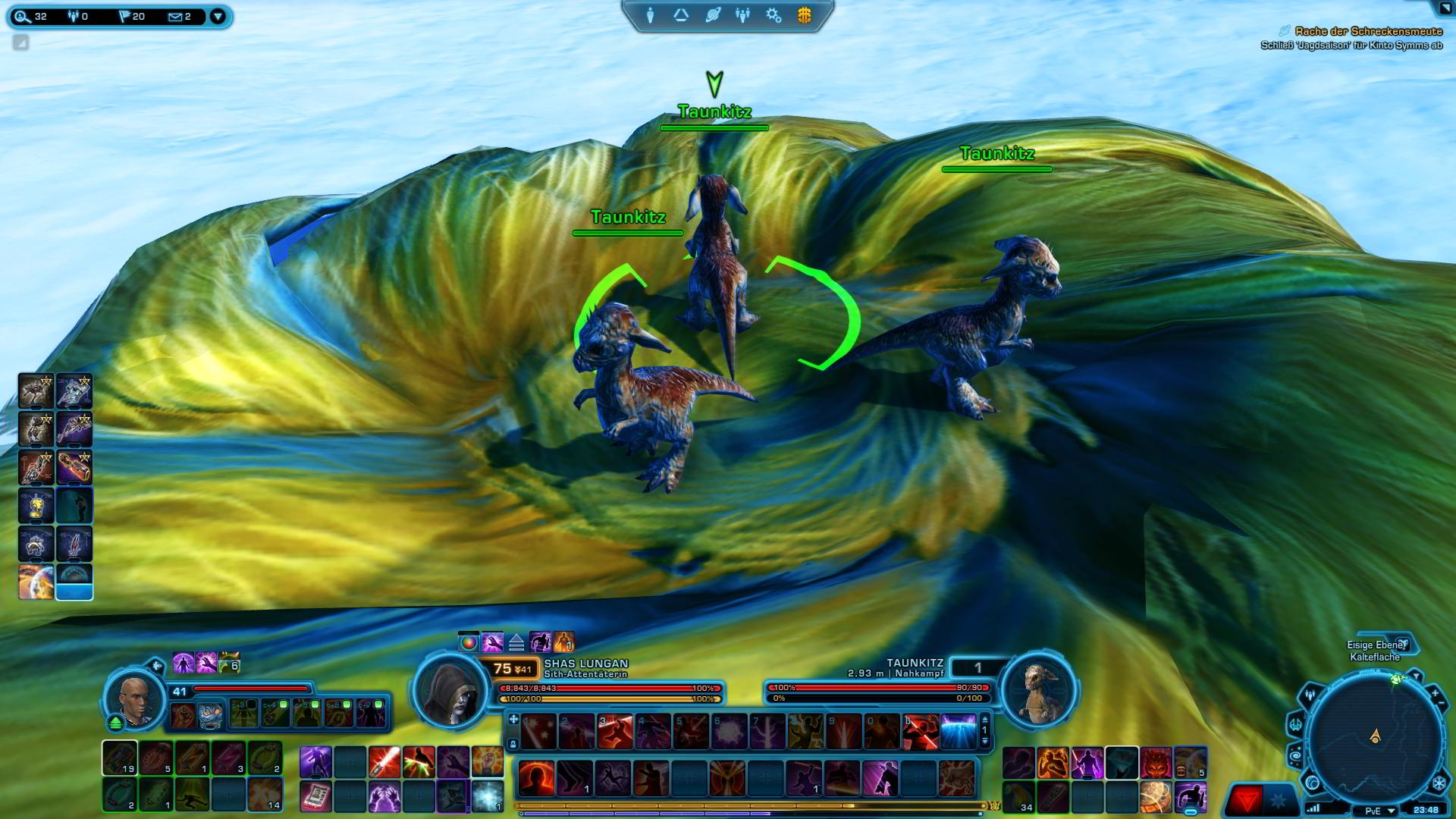The width and height of the screenshot is (1456, 819).
Task: Open the abilities triangle icon in top toolbar
Action: [x=680, y=13]
